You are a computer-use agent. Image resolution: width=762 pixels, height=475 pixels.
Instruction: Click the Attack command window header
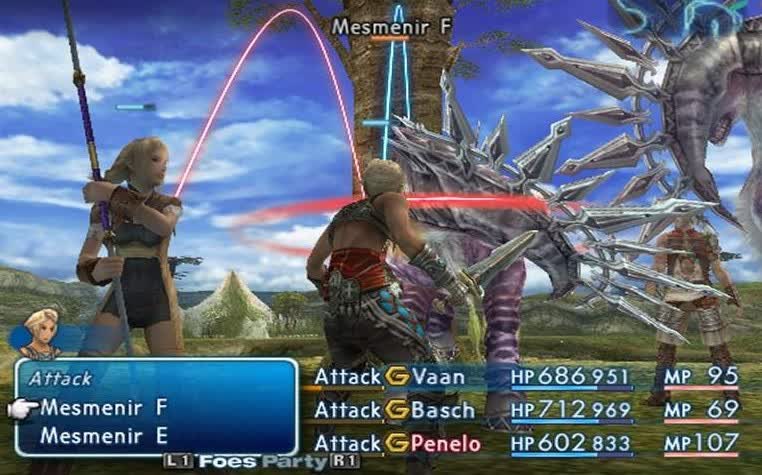coord(60,379)
